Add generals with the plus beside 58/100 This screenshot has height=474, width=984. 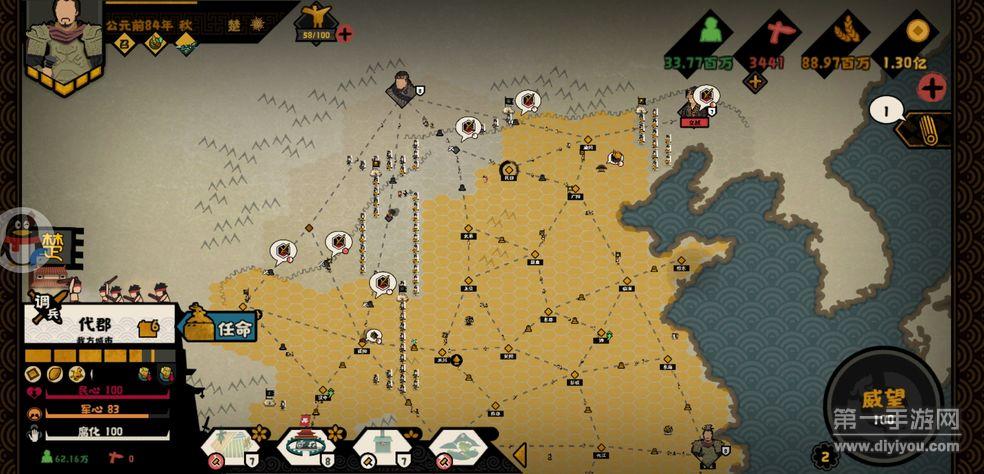(345, 34)
